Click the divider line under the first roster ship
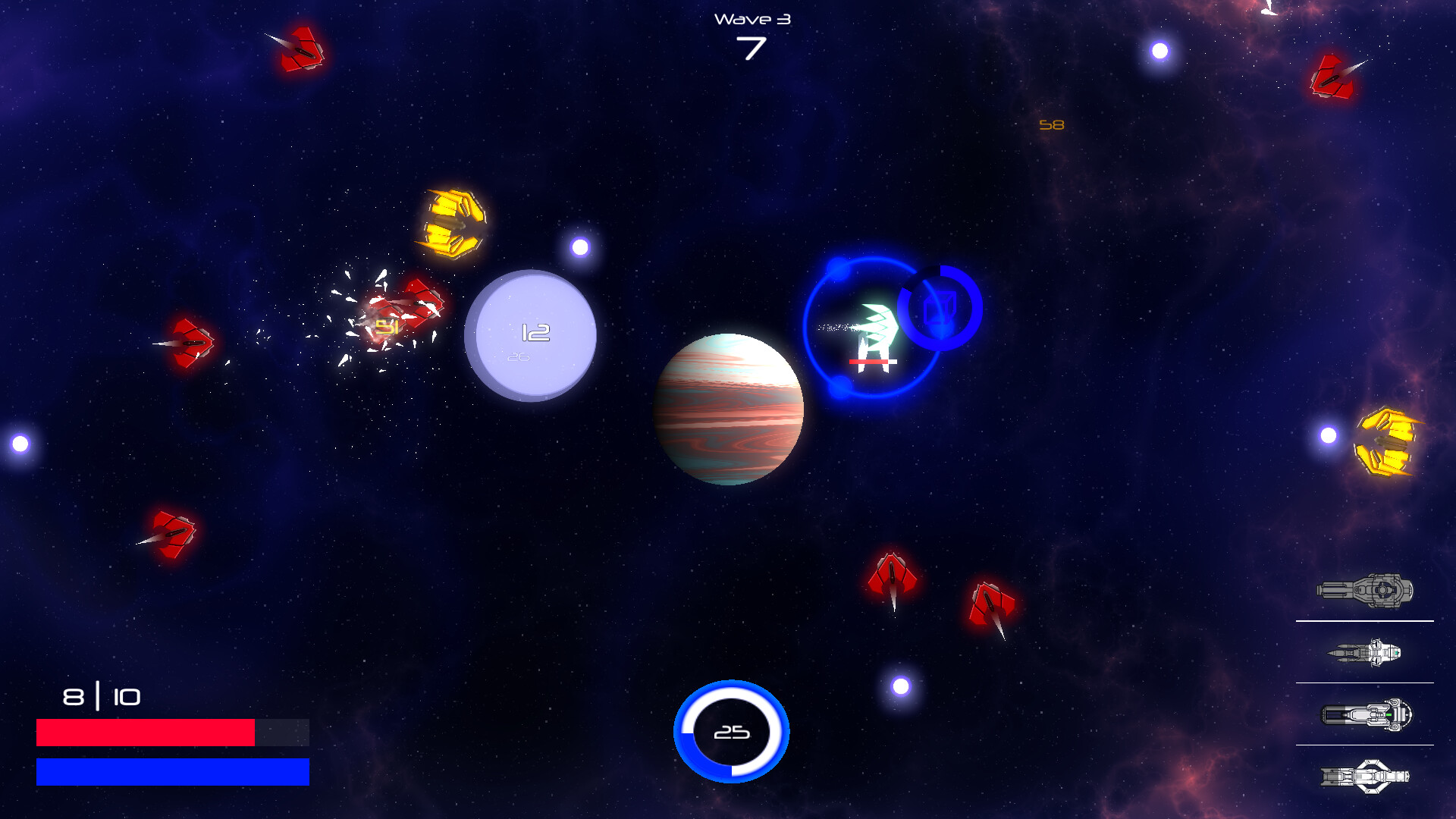This screenshot has width=1456, height=819. point(1367,620)
